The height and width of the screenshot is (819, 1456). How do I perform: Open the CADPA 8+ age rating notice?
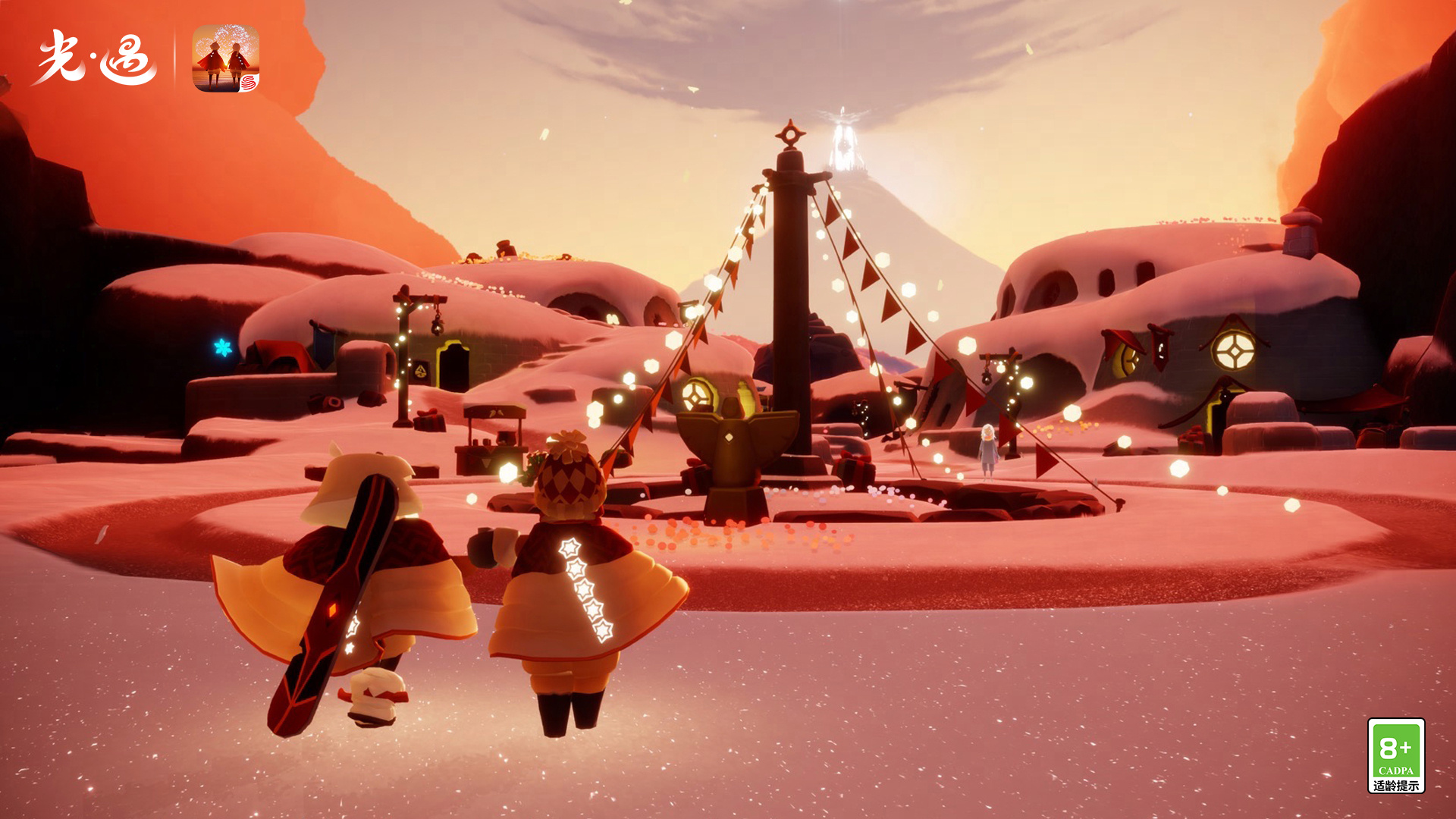tap(1395, 755)
